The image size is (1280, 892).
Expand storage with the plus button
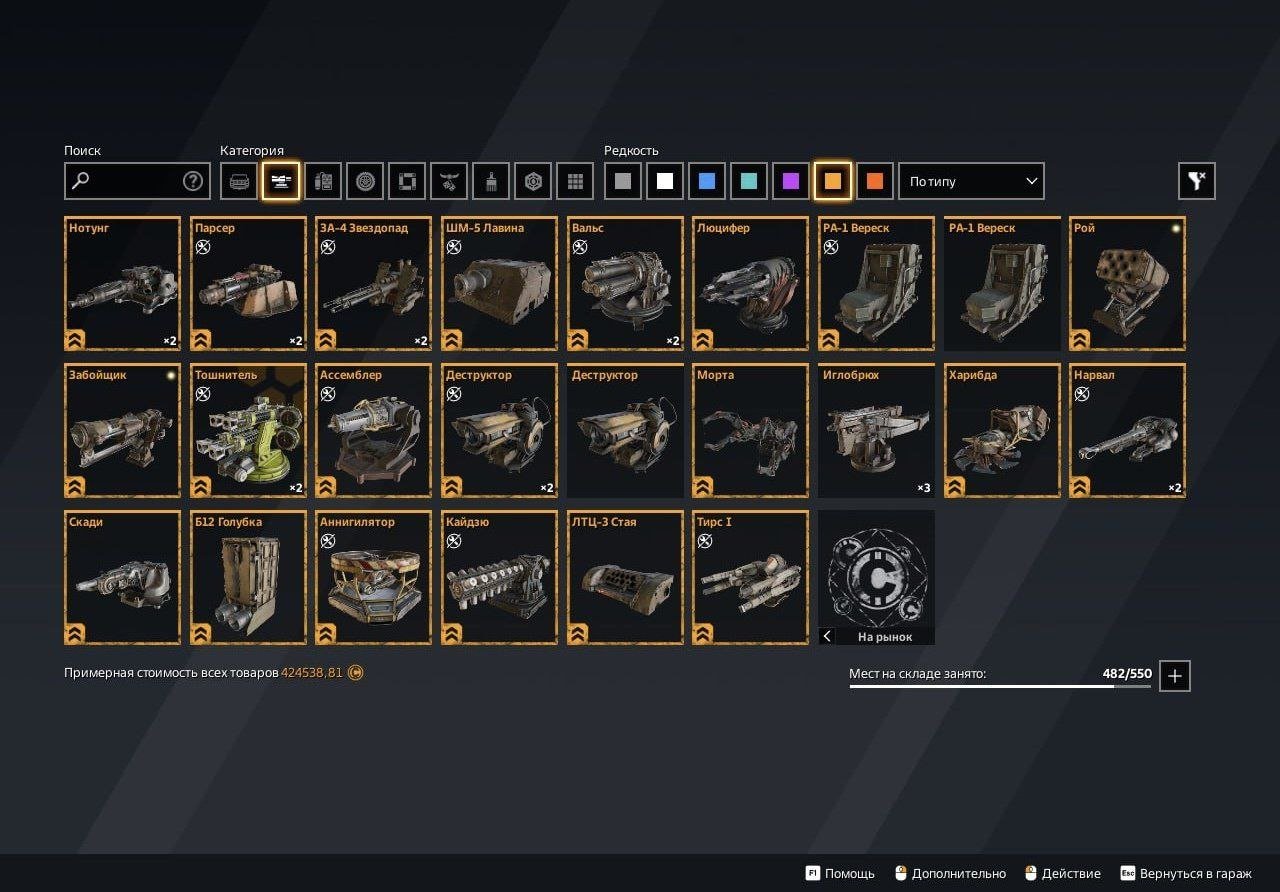pyautogui.click(x=1175, y=676)
